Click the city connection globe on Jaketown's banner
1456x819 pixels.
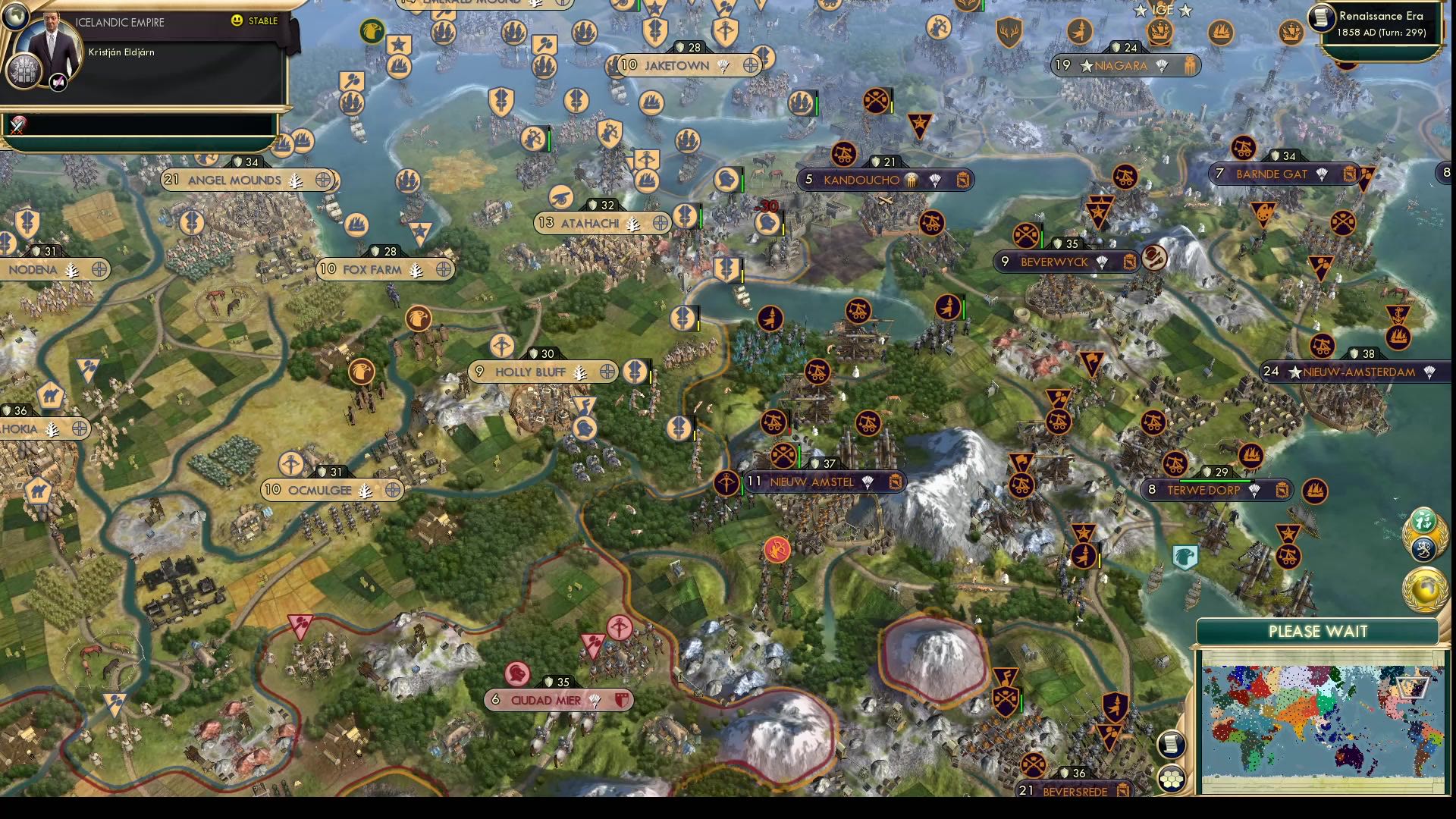(750, 66)
